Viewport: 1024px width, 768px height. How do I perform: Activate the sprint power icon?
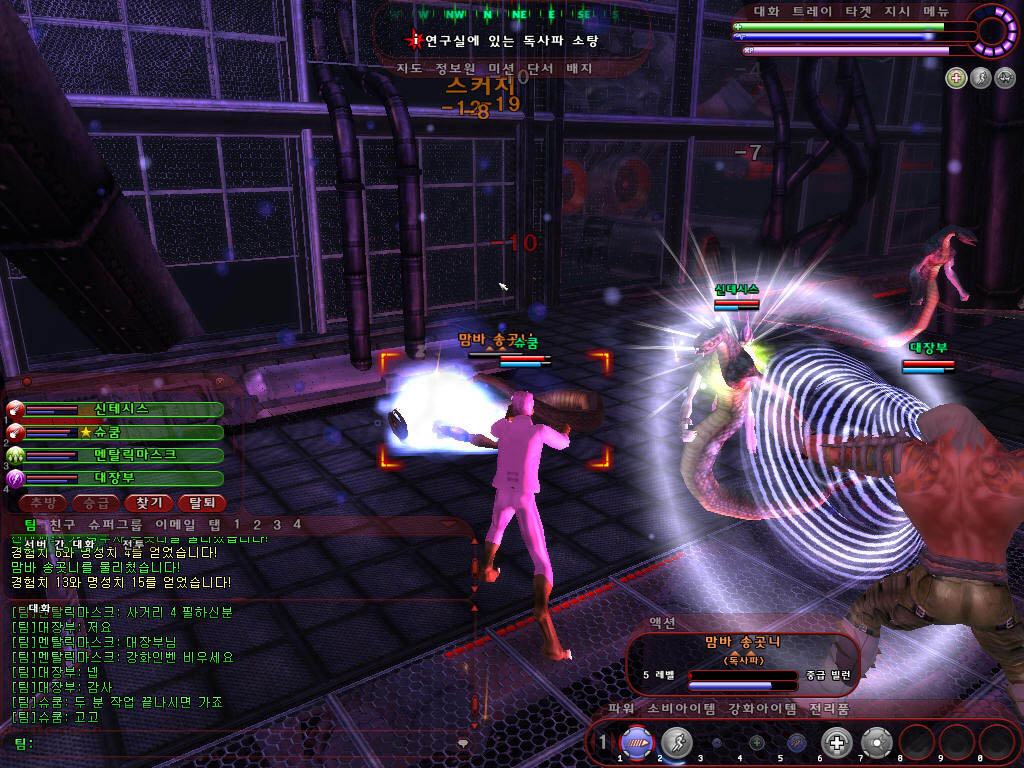tap(677, 742)
